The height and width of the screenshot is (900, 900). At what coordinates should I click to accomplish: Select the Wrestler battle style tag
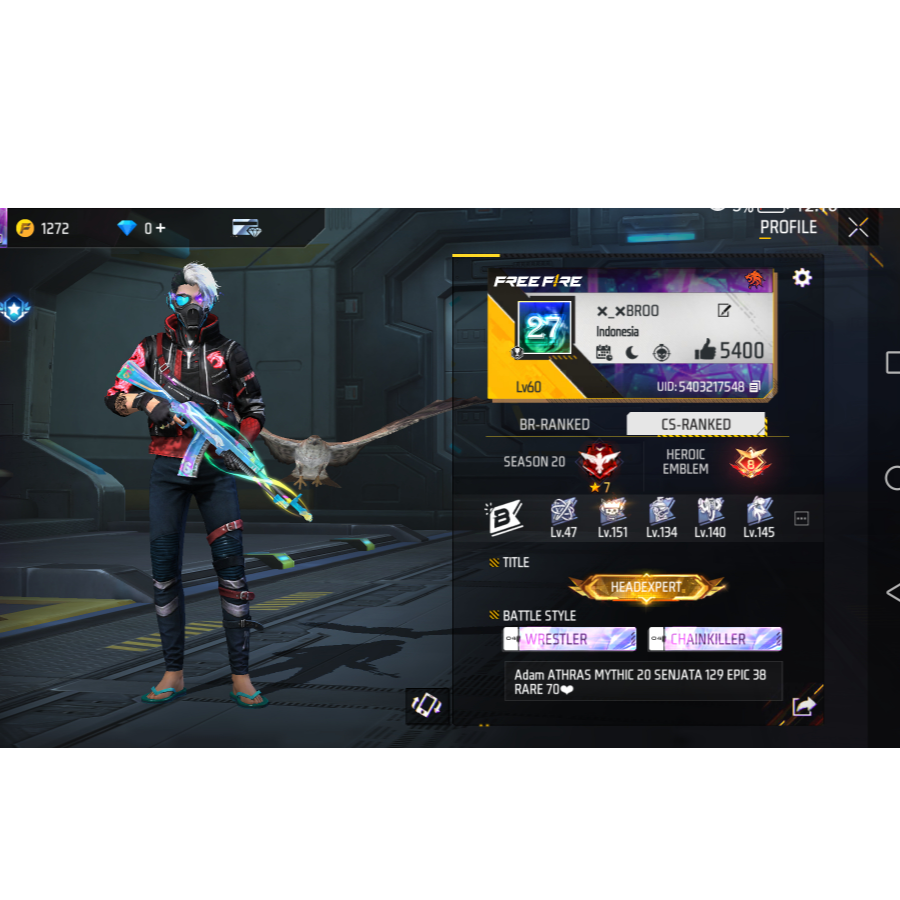pyautogui.click(x=569, y=639)
